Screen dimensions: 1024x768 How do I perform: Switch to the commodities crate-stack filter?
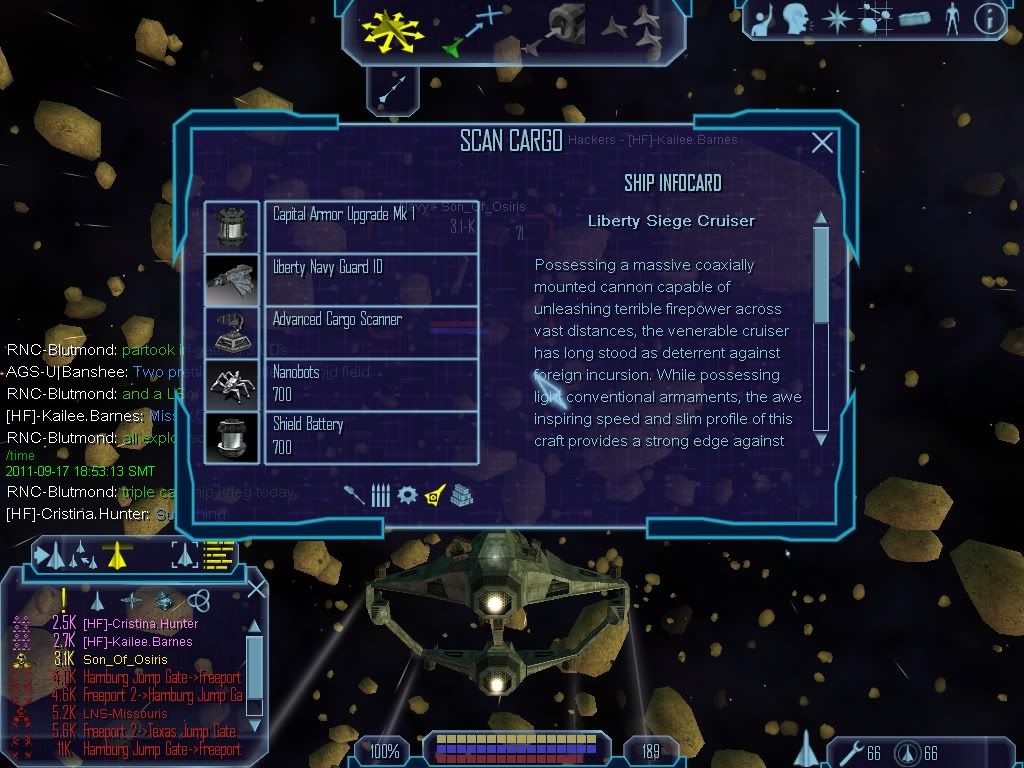click(461, 494)
